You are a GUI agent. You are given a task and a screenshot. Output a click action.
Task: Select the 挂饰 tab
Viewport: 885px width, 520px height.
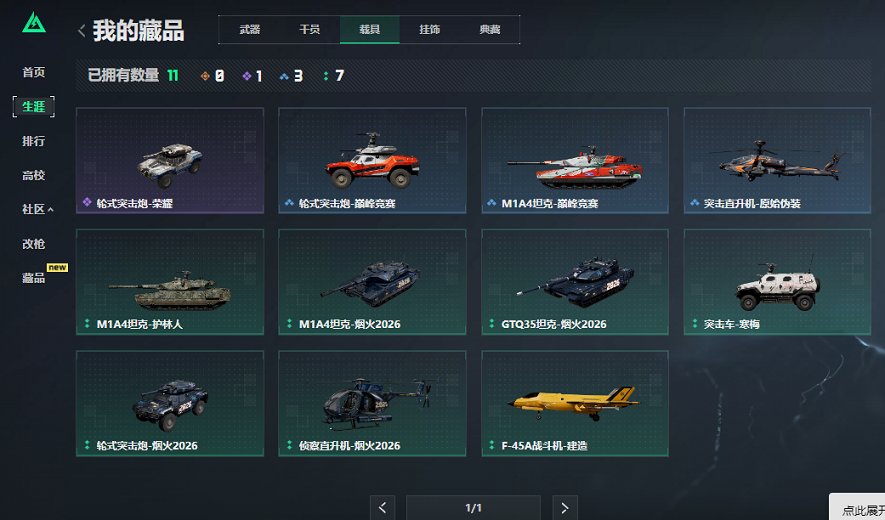pos(429,30)
